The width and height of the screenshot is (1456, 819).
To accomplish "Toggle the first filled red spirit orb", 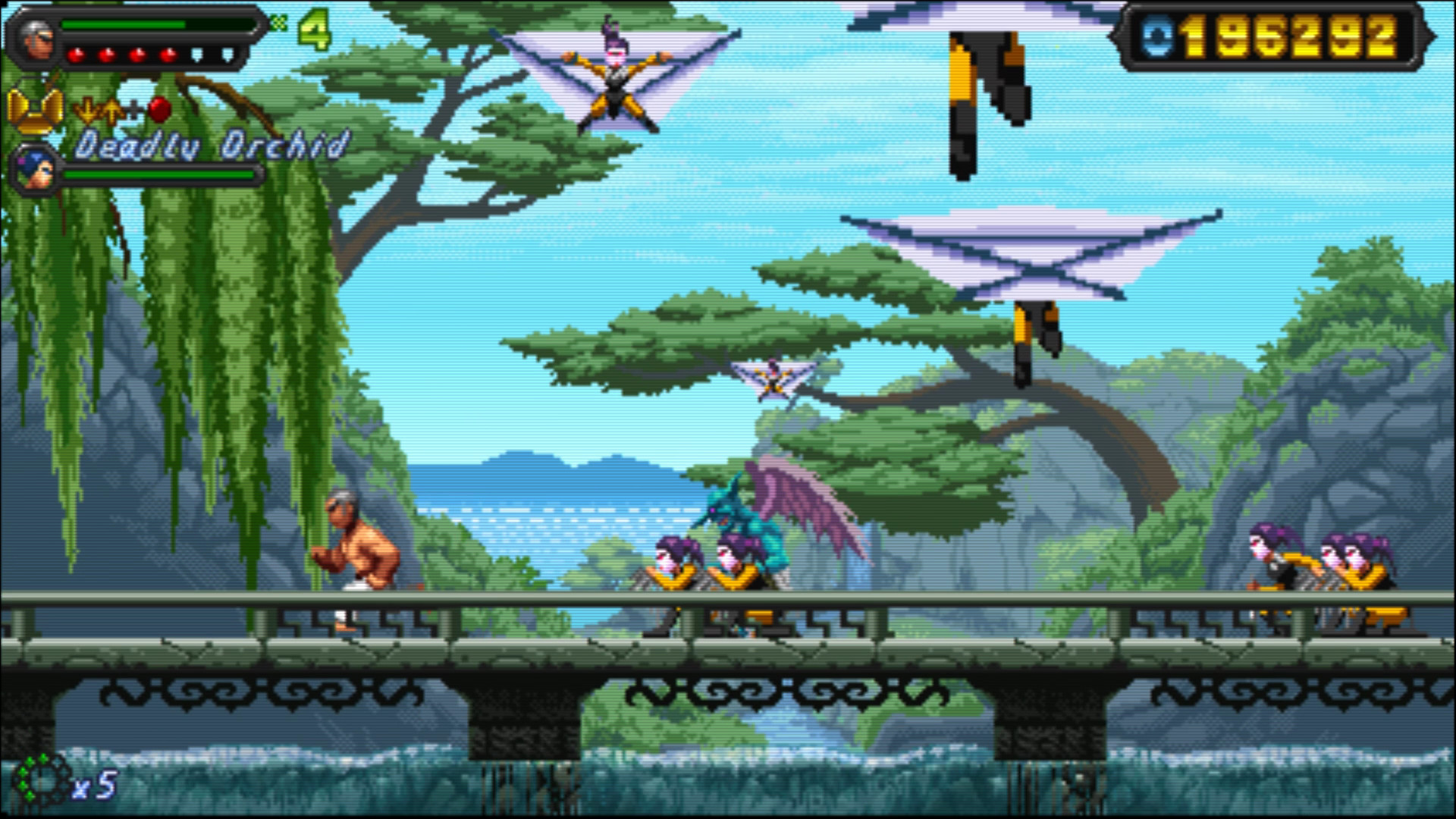I will pos(76,55).
